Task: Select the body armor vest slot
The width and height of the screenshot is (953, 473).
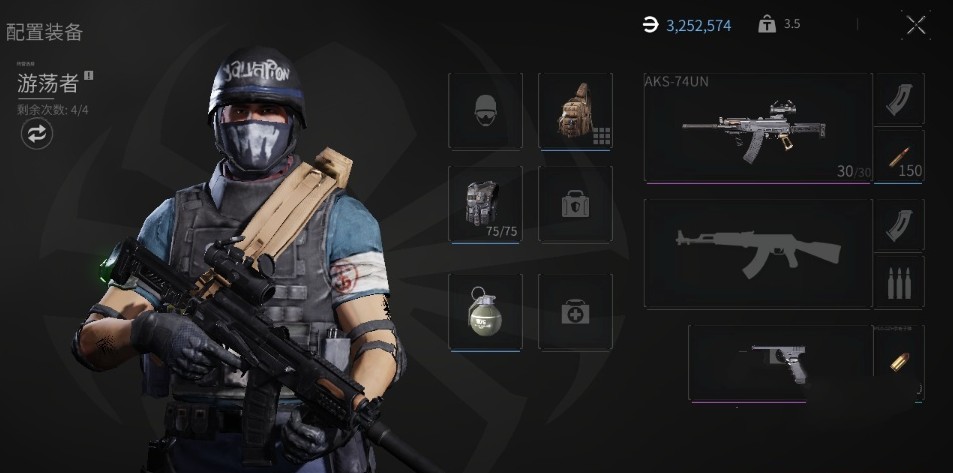Action: point(485,203)
